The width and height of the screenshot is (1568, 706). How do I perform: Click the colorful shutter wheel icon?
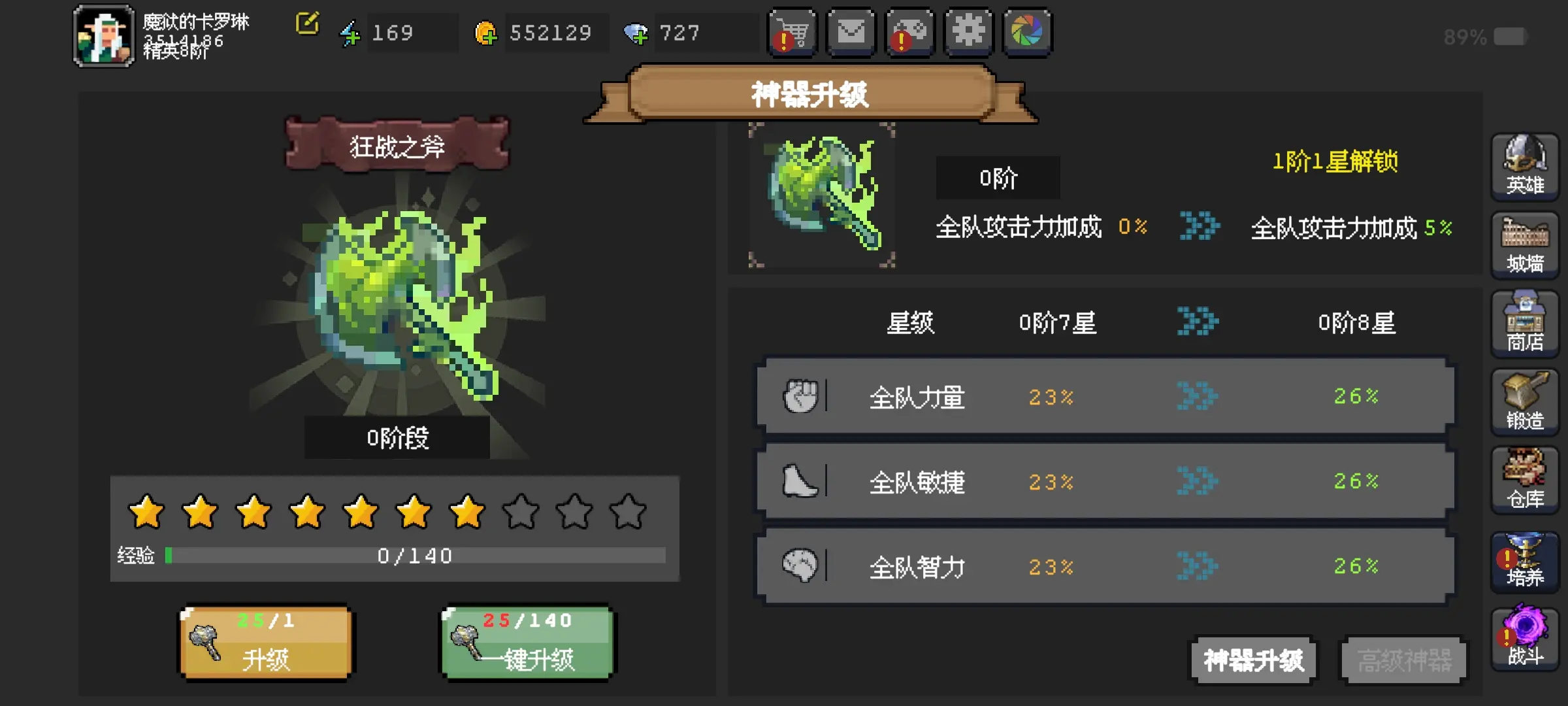point(1027,33)
